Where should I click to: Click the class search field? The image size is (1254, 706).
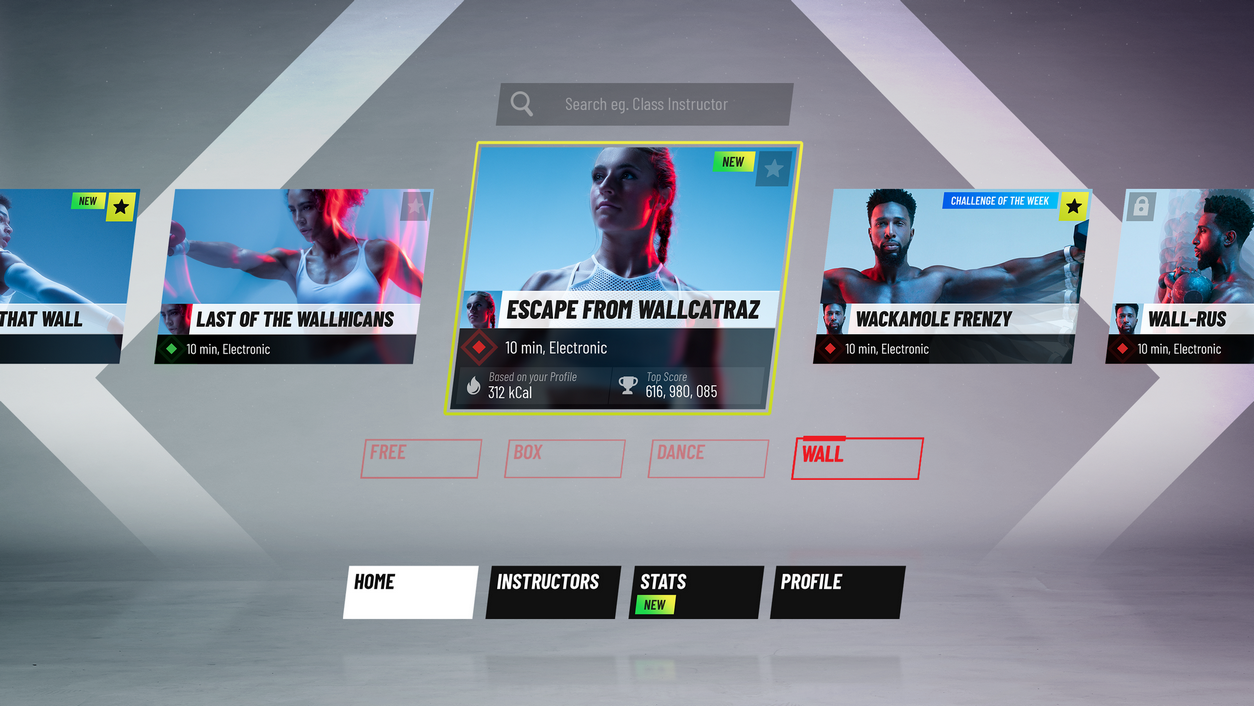pos(660,104)
